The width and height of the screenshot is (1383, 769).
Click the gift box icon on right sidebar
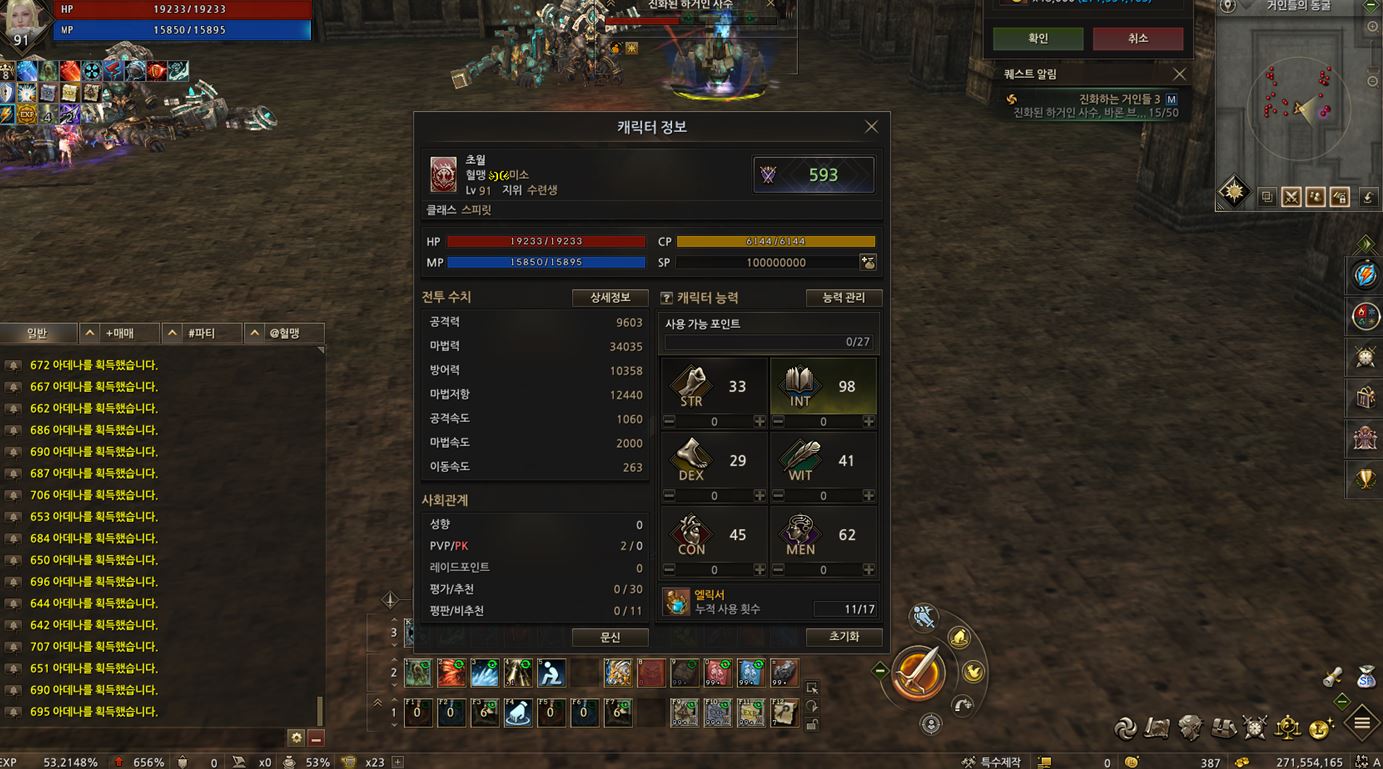[1363, 398]
